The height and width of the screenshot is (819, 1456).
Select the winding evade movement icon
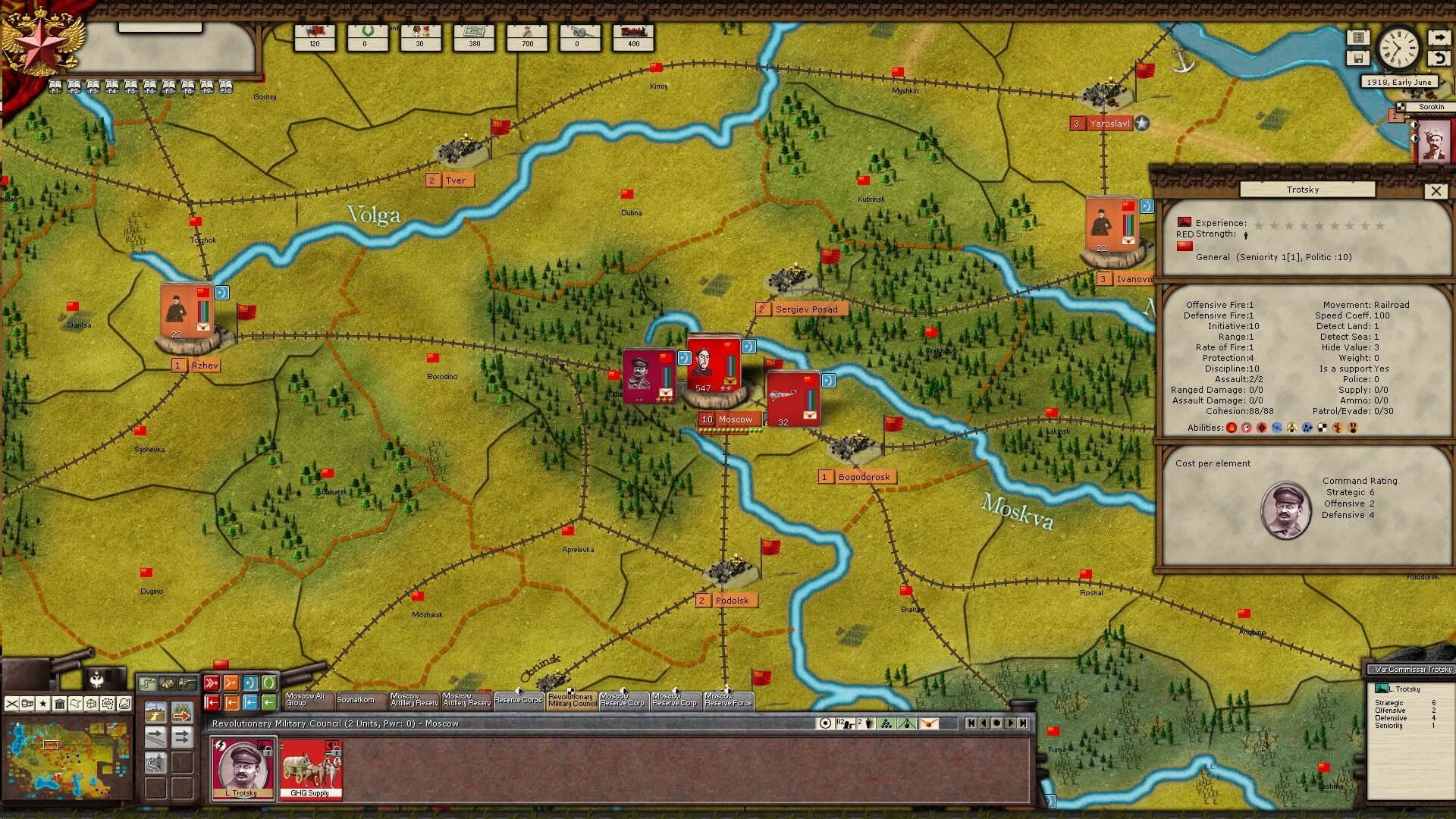[156, 763]
